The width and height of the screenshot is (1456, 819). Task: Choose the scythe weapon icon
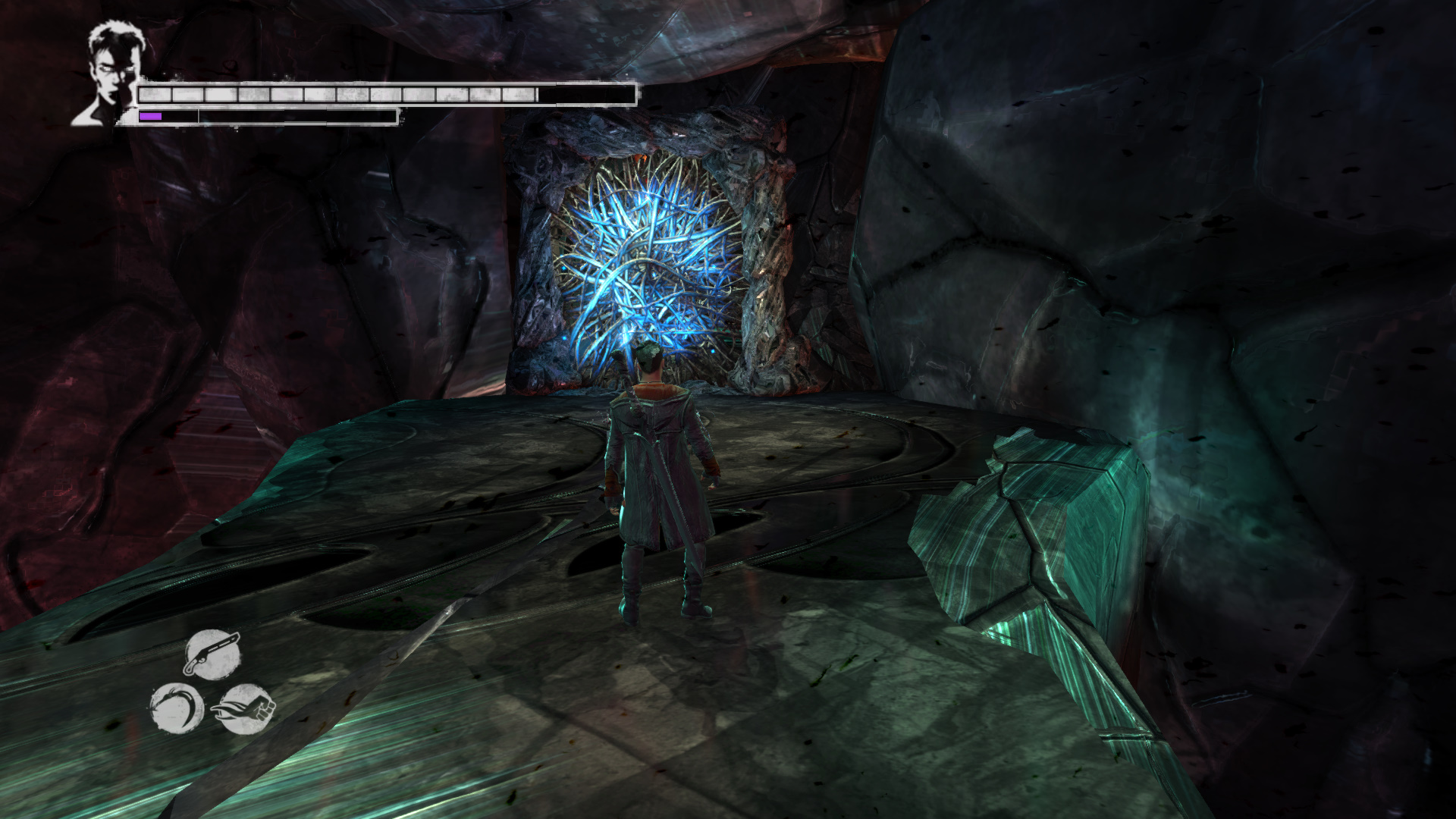[177, 708]
